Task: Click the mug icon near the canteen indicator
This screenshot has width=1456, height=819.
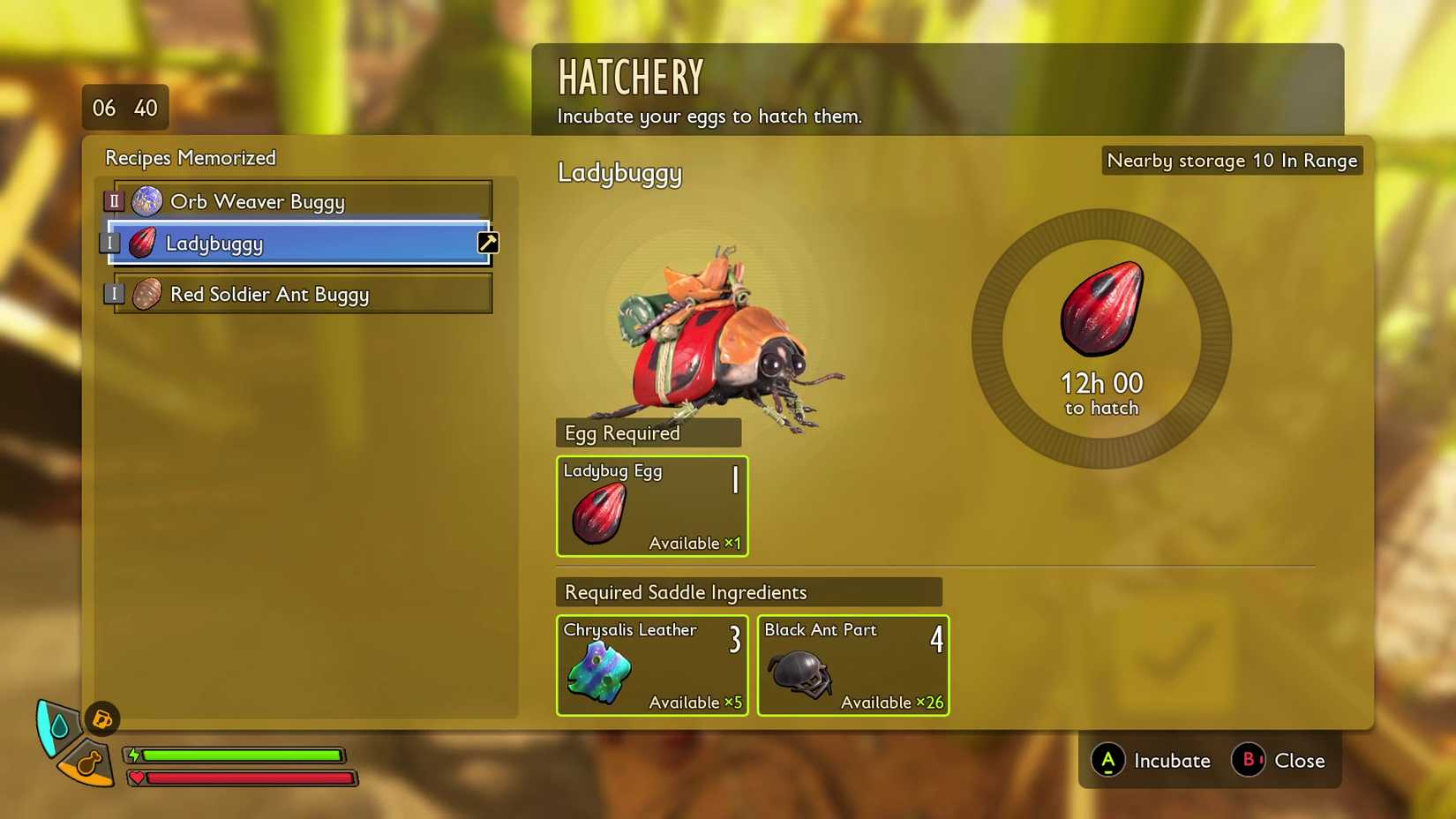Action: (x=101, y=719)
